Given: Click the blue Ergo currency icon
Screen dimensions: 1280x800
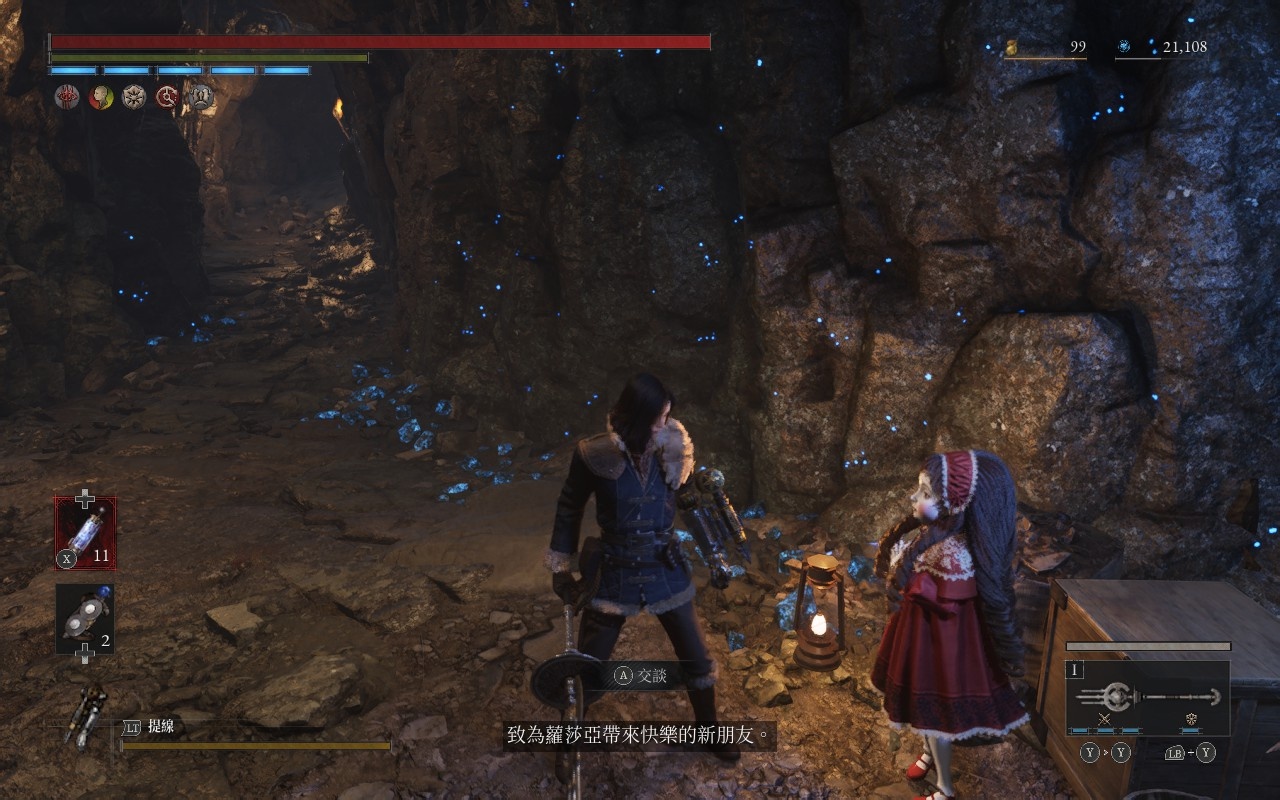Looking at the screenshot, I should (x=1124, y=47).
